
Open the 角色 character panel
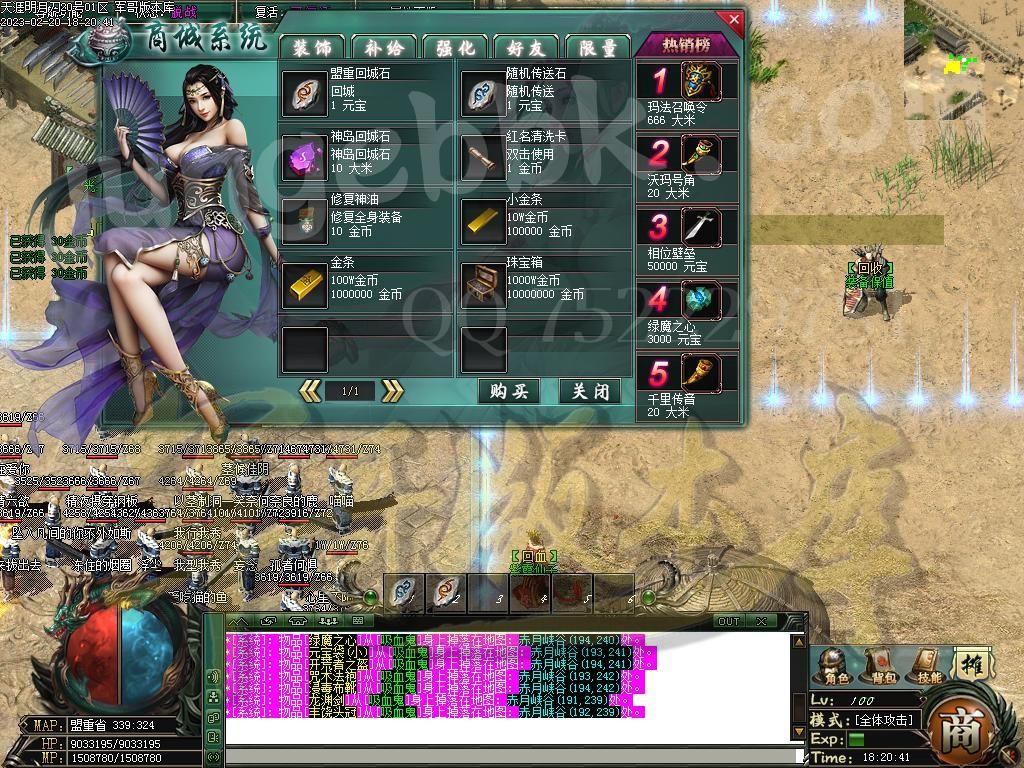836,665
